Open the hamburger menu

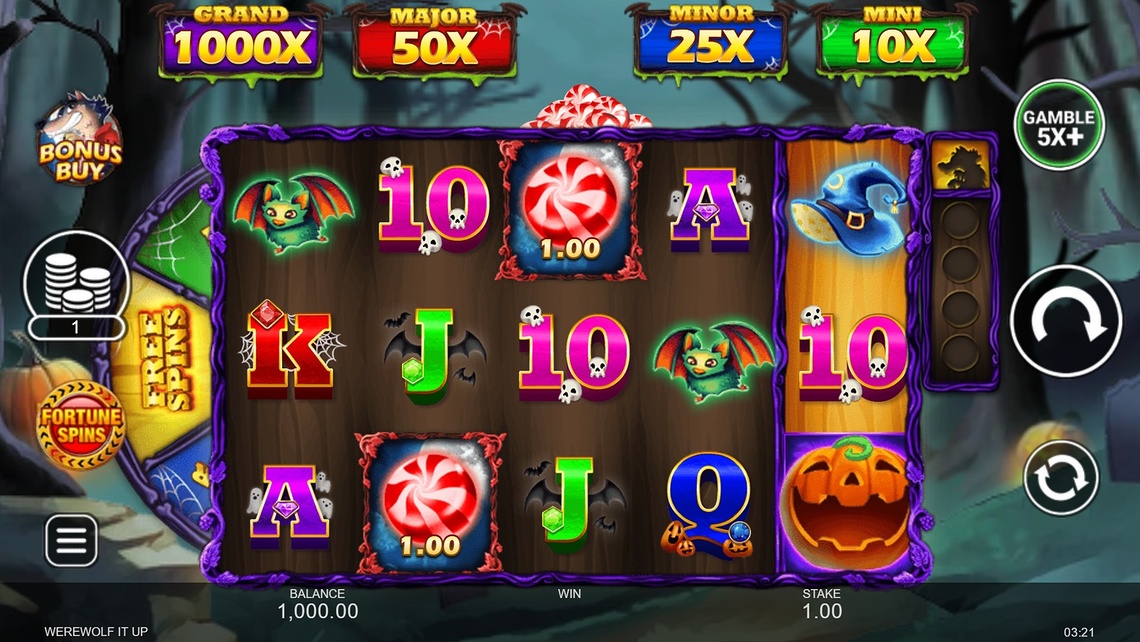[72, 540]
